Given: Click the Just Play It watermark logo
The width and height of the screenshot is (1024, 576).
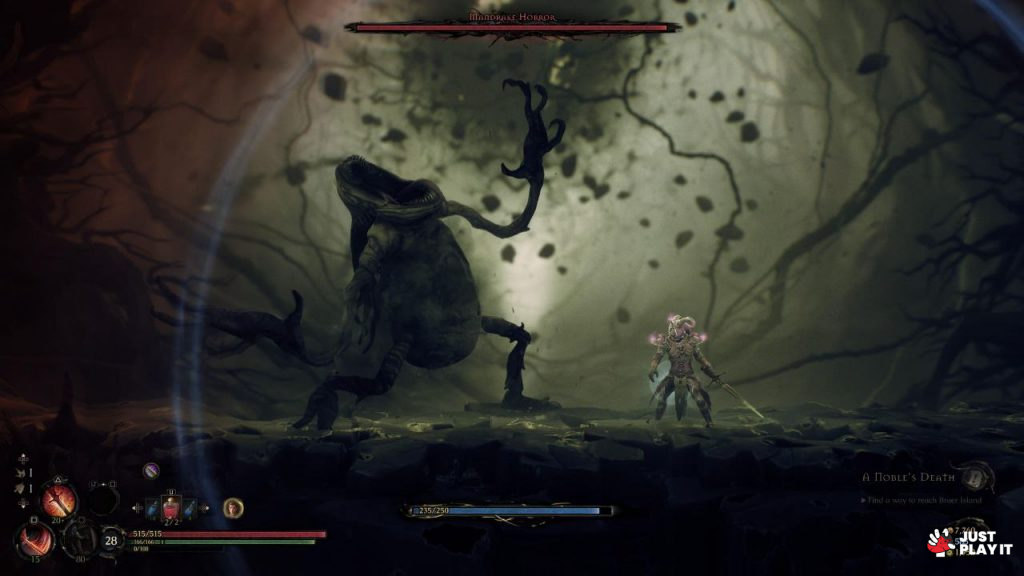Looking at the screenshot, I should coord(969,543).
